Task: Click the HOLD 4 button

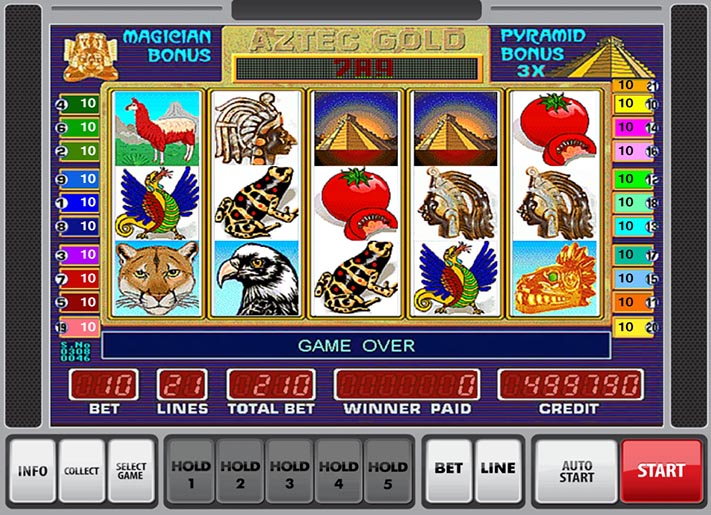Action: [339, 472]
